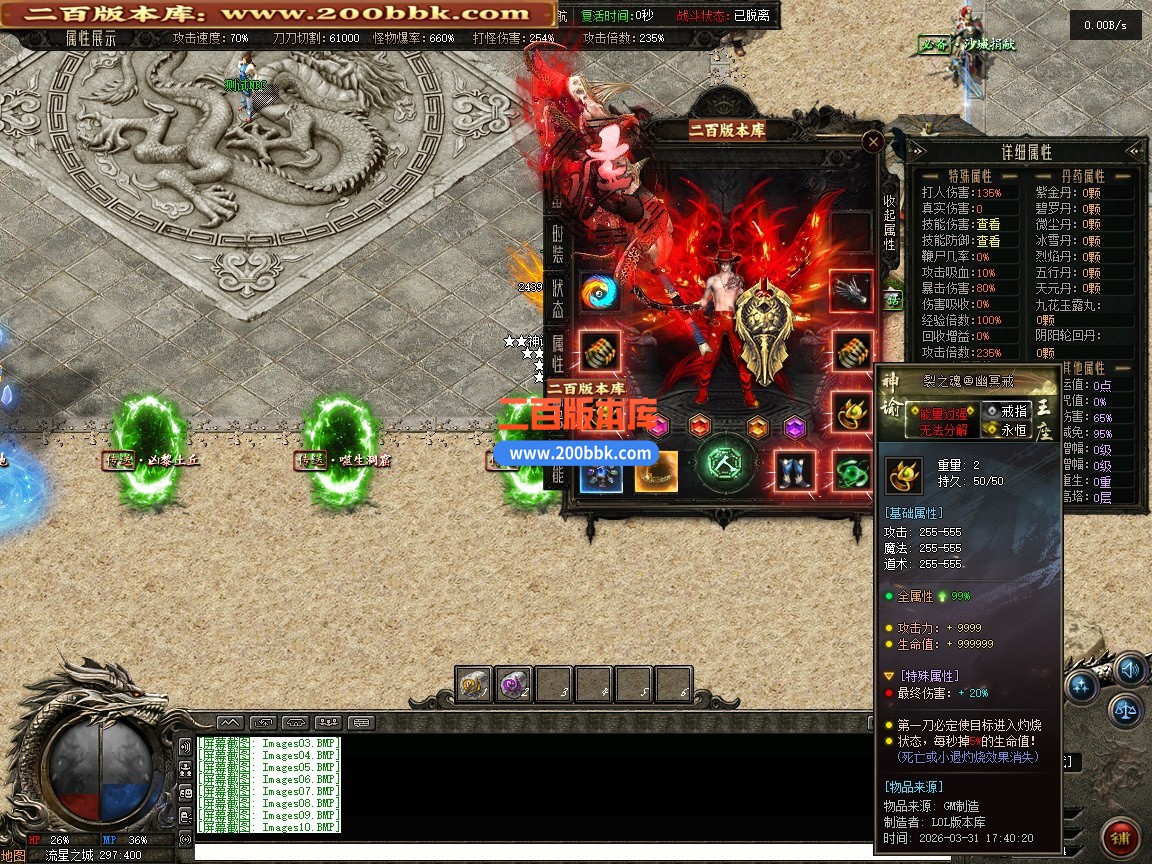Use the golden scroll in hotbar slot 1
Image resolution: width=1152 pixels, height=864 pixels.
pos(474,685)
